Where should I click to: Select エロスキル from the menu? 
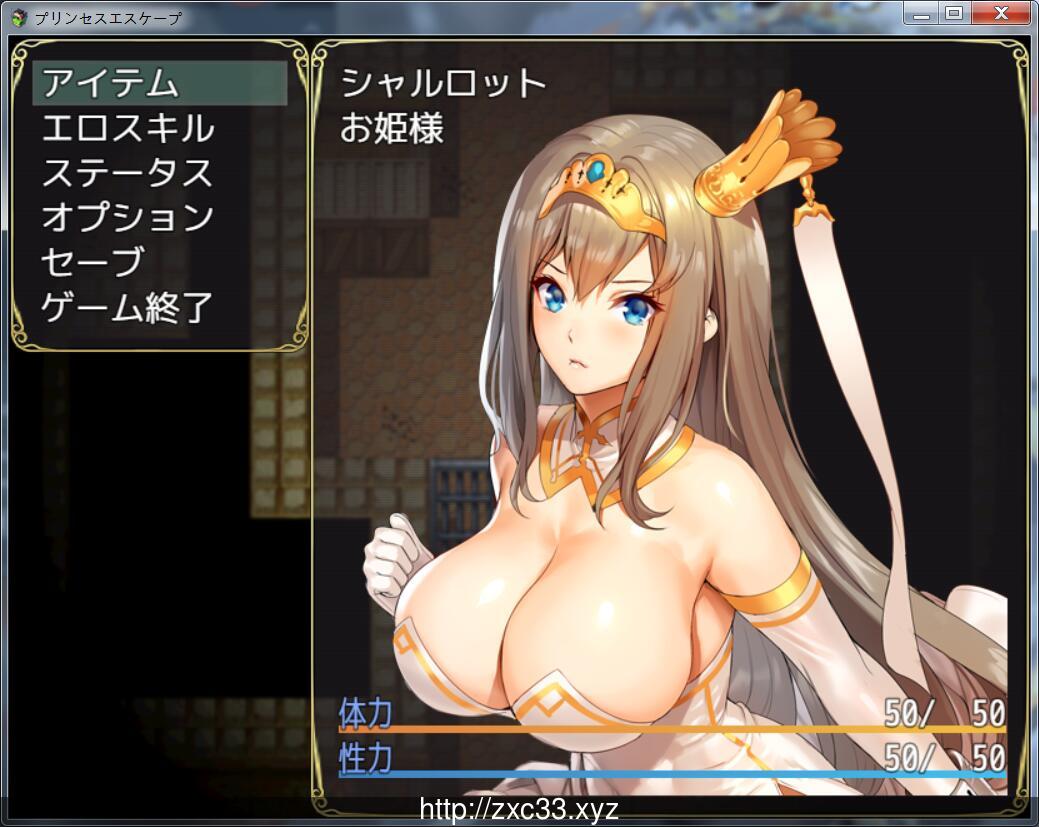click(128, 129)
